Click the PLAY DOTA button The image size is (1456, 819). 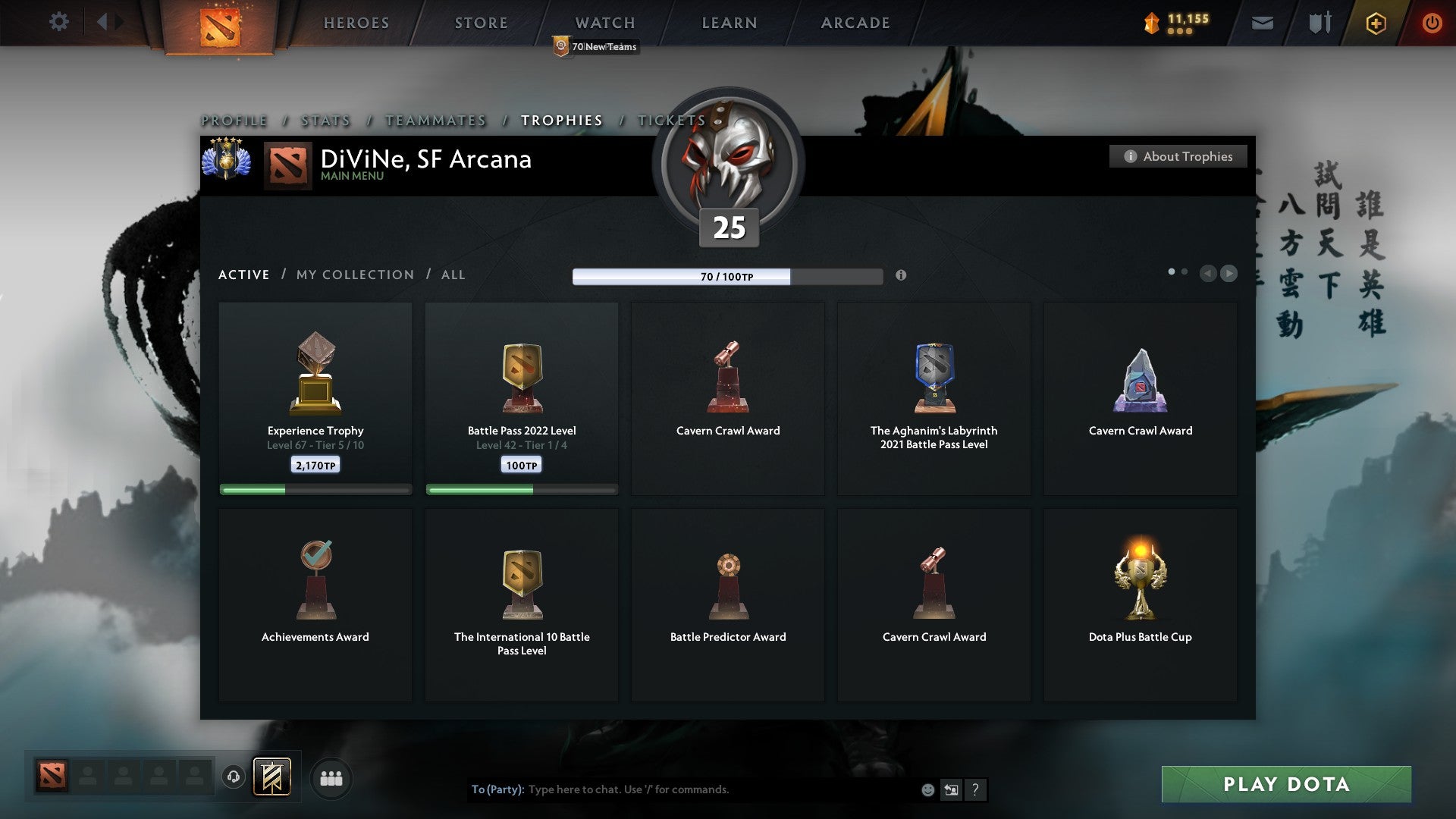tap(1285, 785)
